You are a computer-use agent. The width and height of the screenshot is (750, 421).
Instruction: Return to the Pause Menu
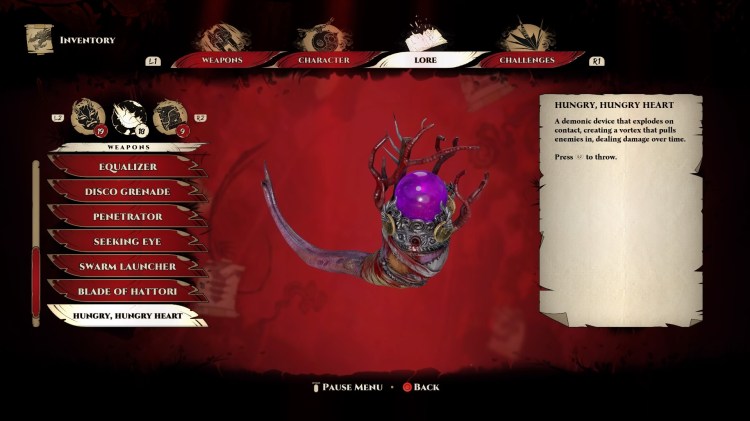(x=349, y=387)
